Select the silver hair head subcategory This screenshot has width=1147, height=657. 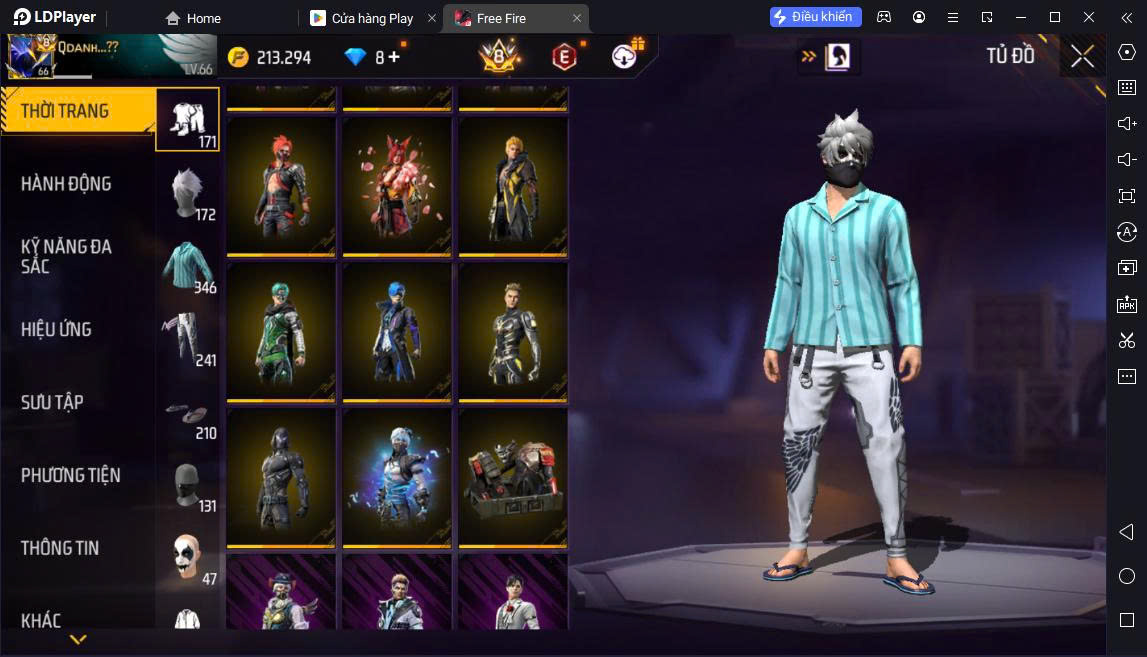click(189, 193)
